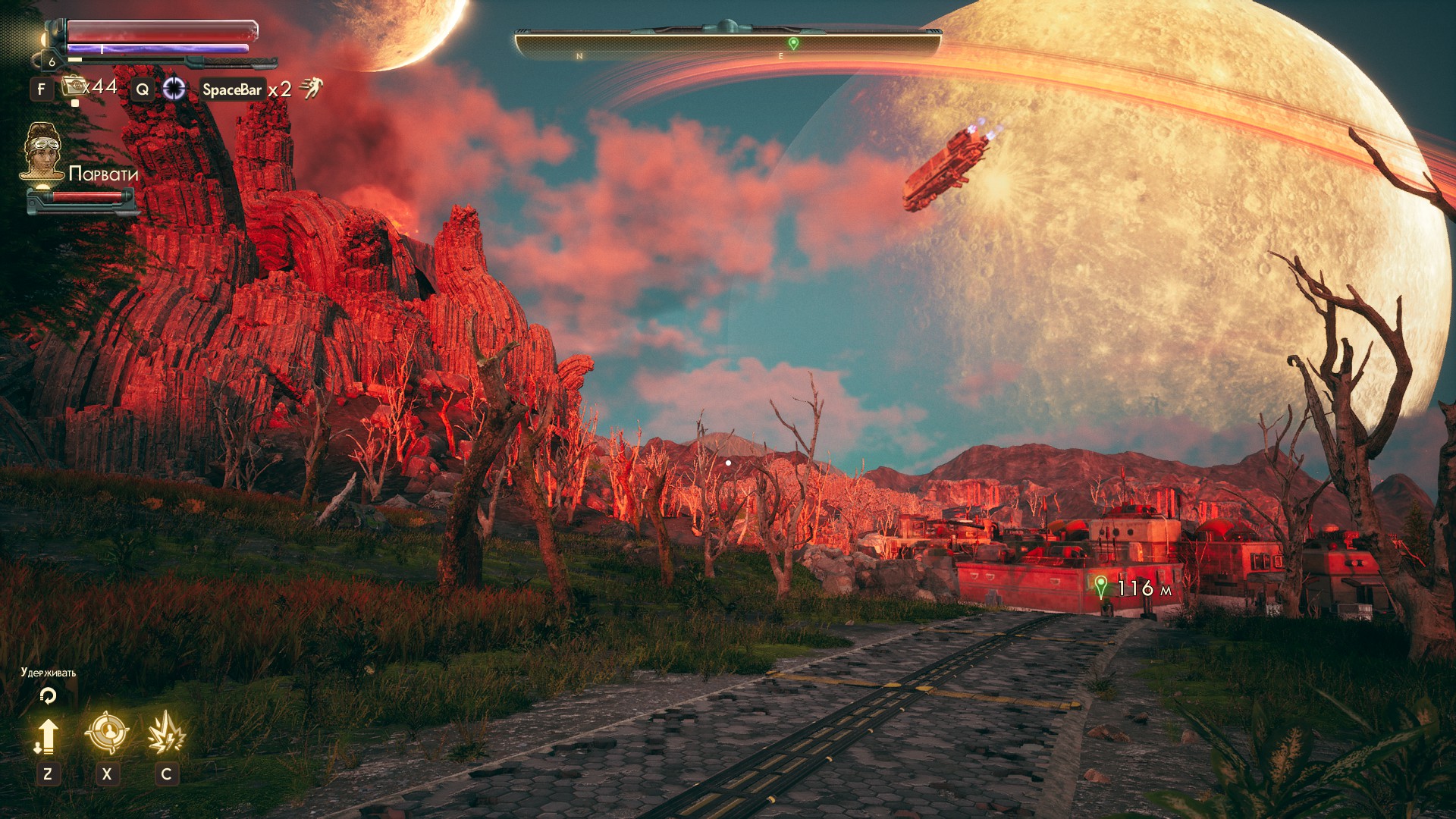
Task: Select the green quest marker on the compass
Action: pos(793,44)
